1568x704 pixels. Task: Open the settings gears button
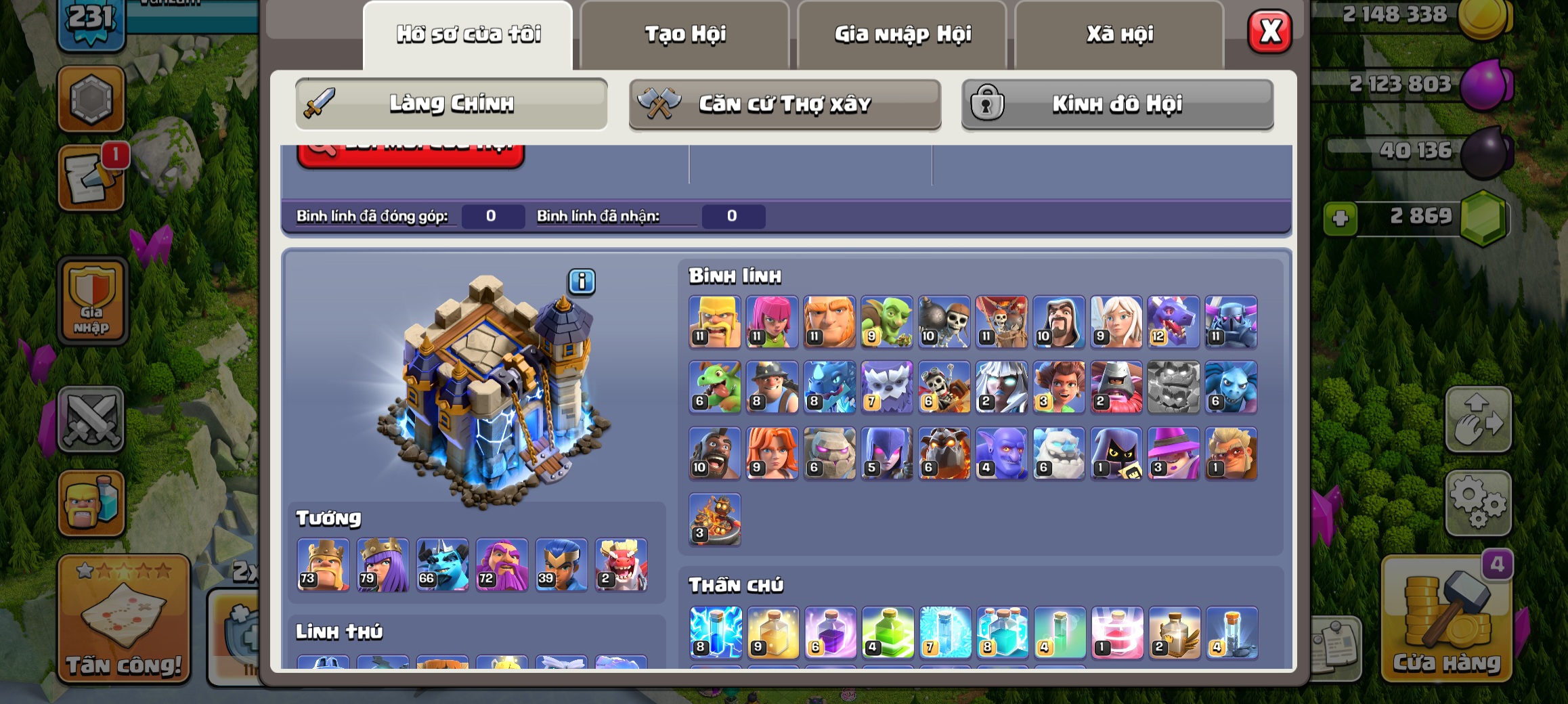tap(1478, 502)
